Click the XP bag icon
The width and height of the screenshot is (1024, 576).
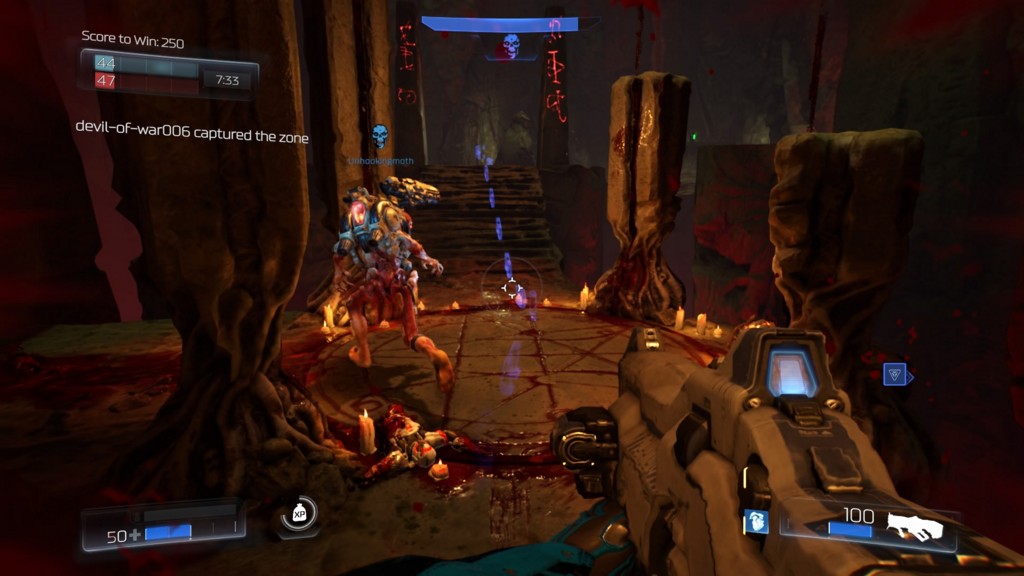[298, 514]
